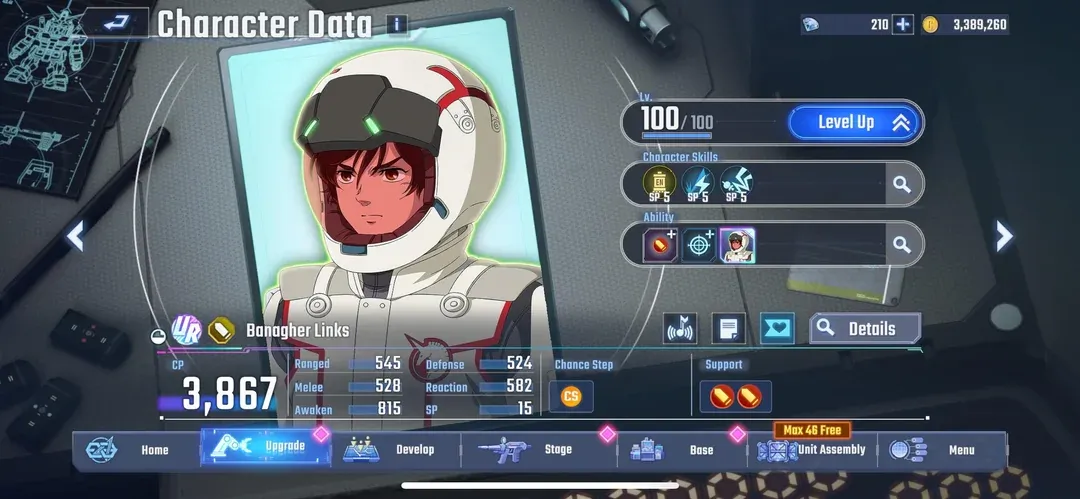Select the pilot portrait ability icon
Image resolution: width=1080 pixels, height=499 pixels.
point(738,245)
